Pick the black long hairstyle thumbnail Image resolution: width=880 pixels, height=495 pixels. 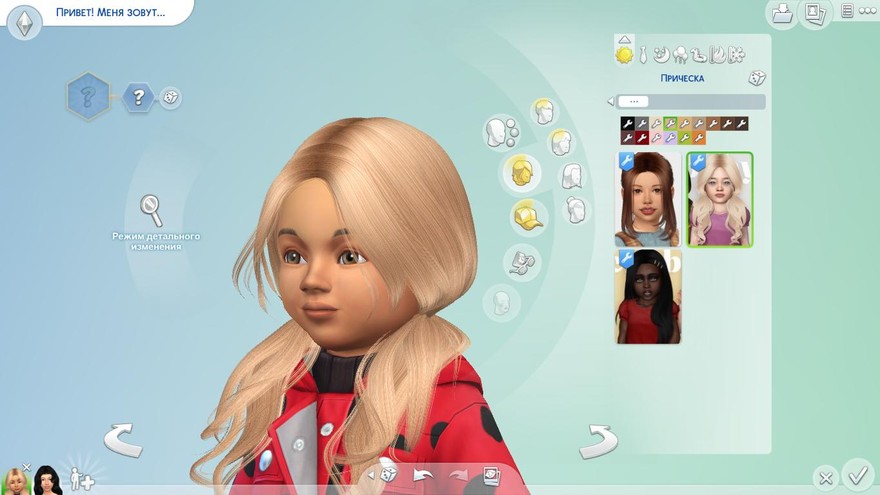[647, 296]
